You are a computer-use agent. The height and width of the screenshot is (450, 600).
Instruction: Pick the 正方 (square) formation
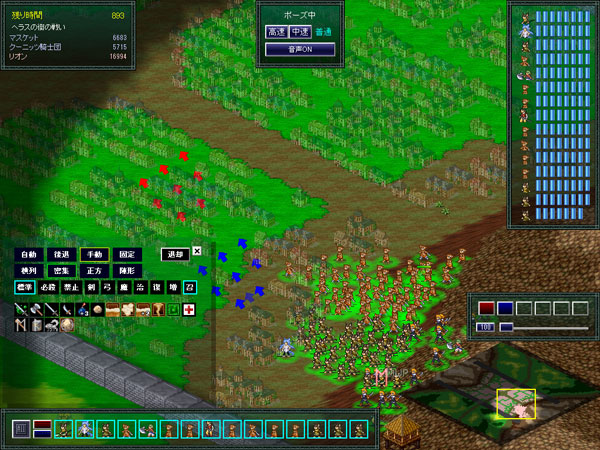(x=94, y=271)
